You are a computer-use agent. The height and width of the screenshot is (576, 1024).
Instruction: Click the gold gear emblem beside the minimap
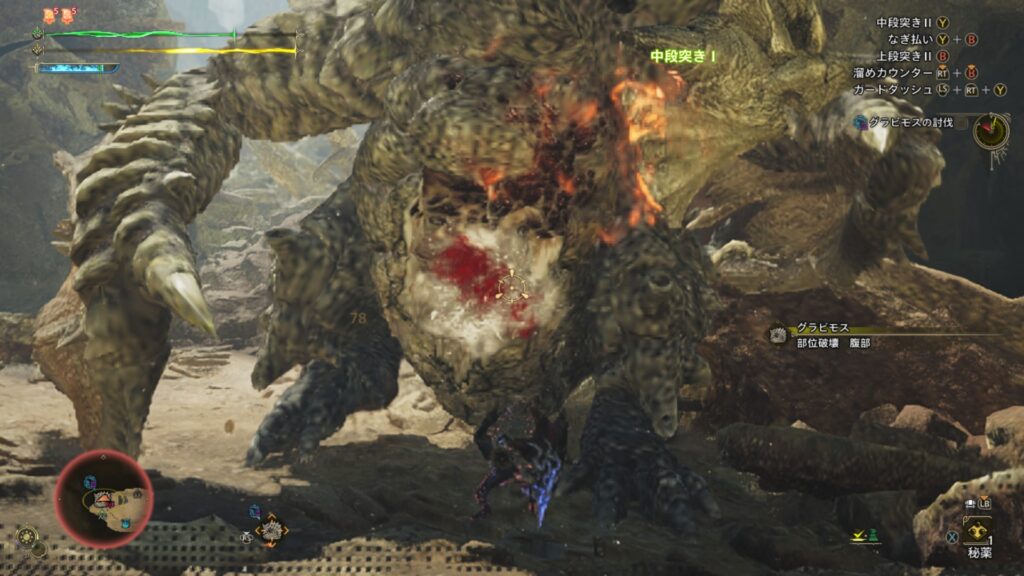click(28, 536)
